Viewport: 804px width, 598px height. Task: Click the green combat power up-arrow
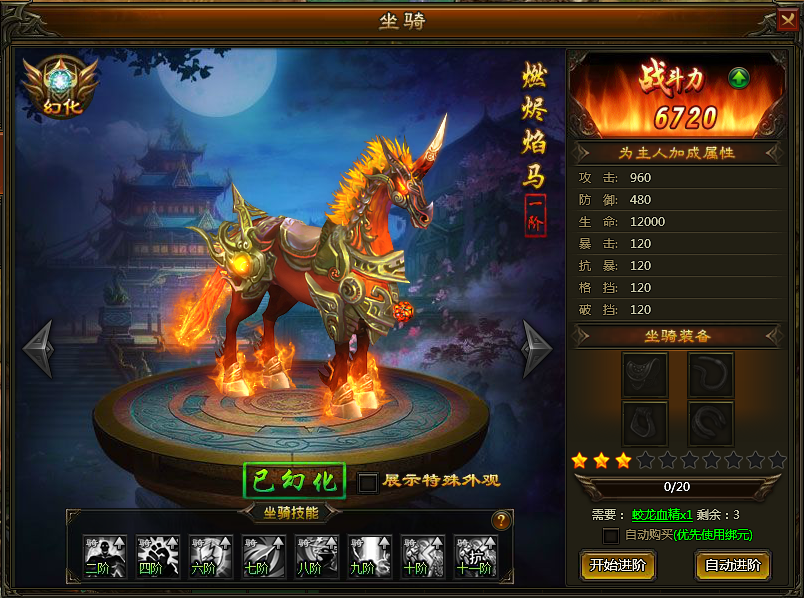click(739, 78)
